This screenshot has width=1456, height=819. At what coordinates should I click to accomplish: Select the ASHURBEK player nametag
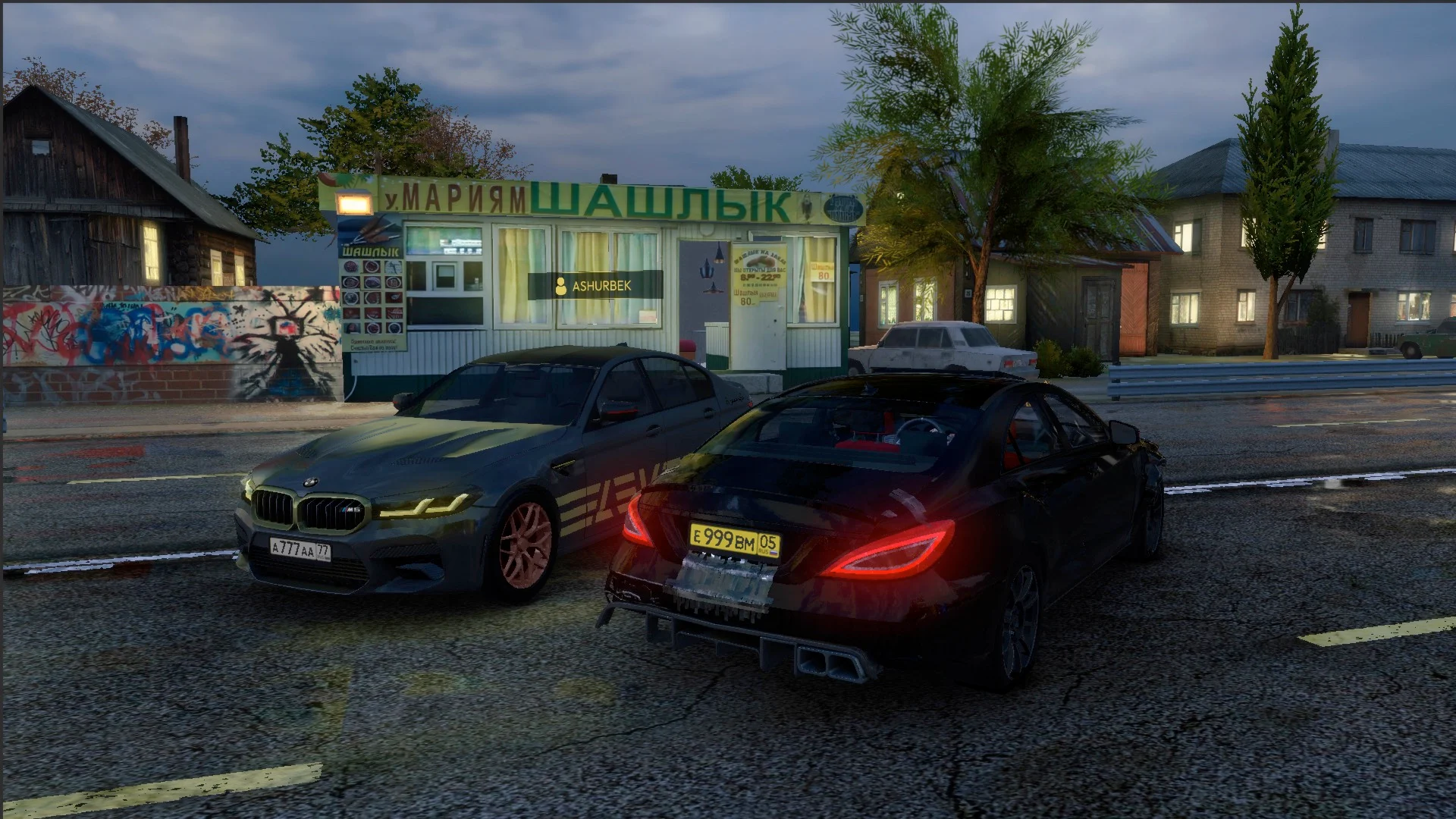(595, 286)
